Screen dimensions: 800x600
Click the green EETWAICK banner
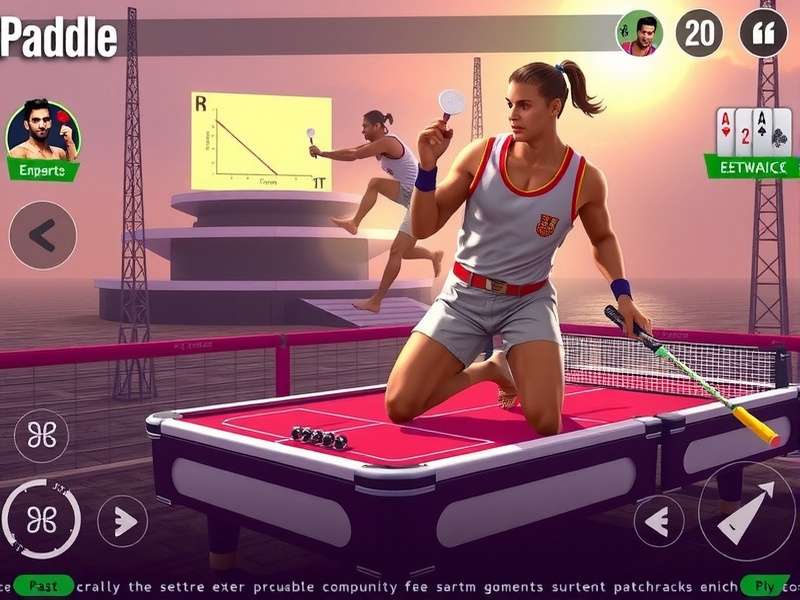(x=751, y=166)
